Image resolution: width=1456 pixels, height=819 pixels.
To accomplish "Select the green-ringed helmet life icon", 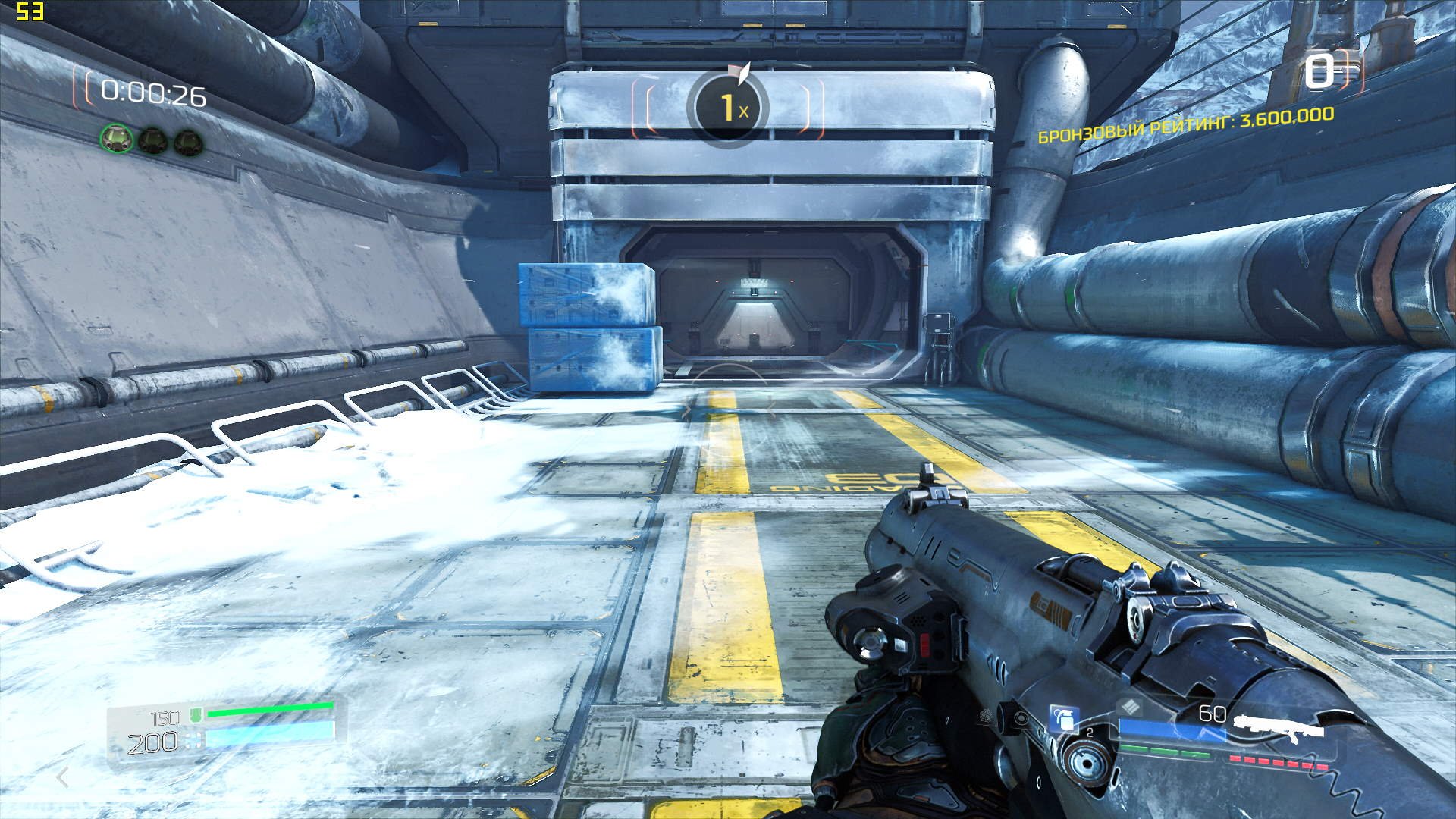I will click(x=116, y=139).
